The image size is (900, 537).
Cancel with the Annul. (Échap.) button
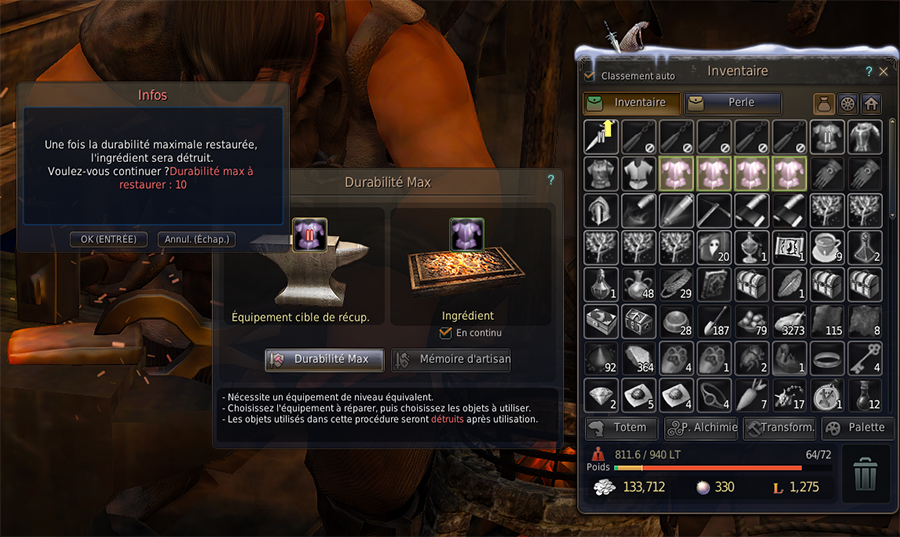pyautogui.click(x=197, y=239)
